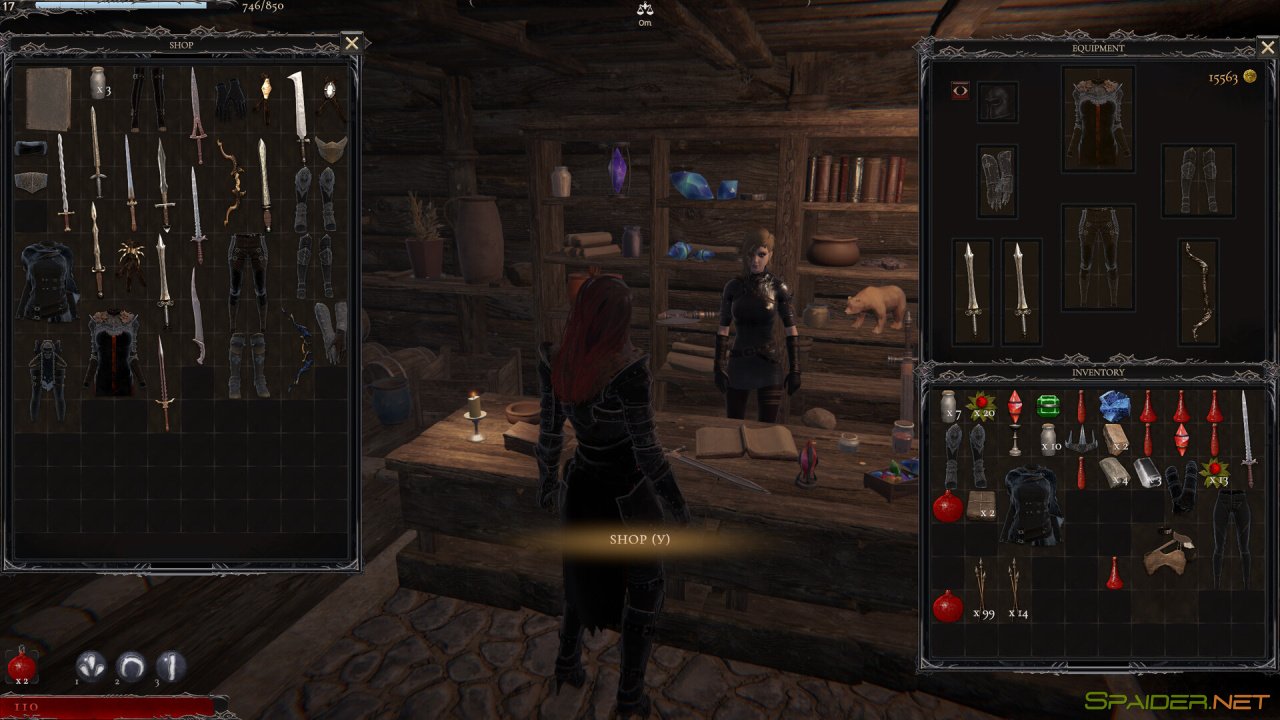Viewport: 1280px width, 720px height.
Task: Click the equipped chest armor slot
Action: coord(1098,118)
